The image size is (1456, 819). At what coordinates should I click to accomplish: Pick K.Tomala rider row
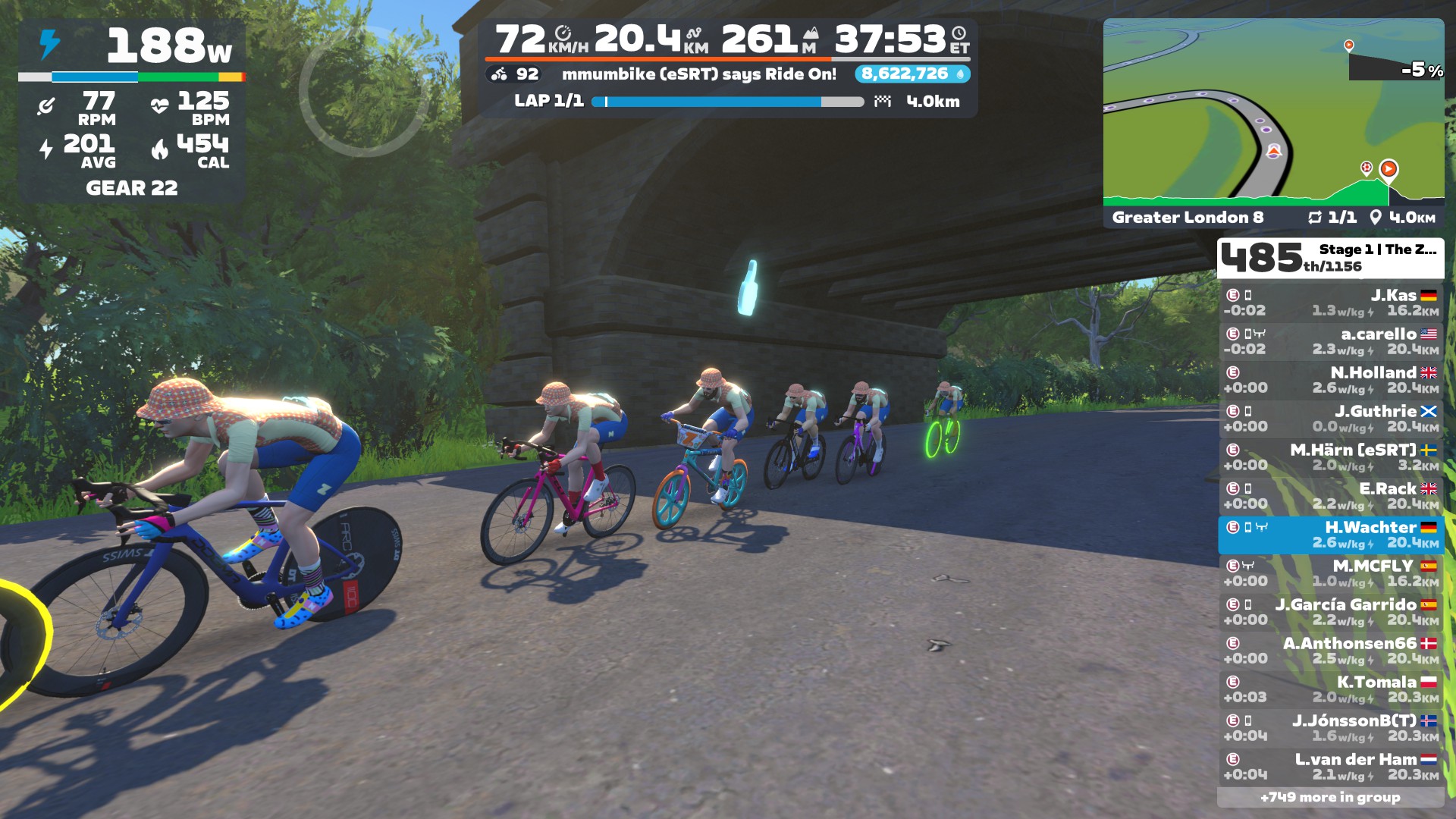1330,689
